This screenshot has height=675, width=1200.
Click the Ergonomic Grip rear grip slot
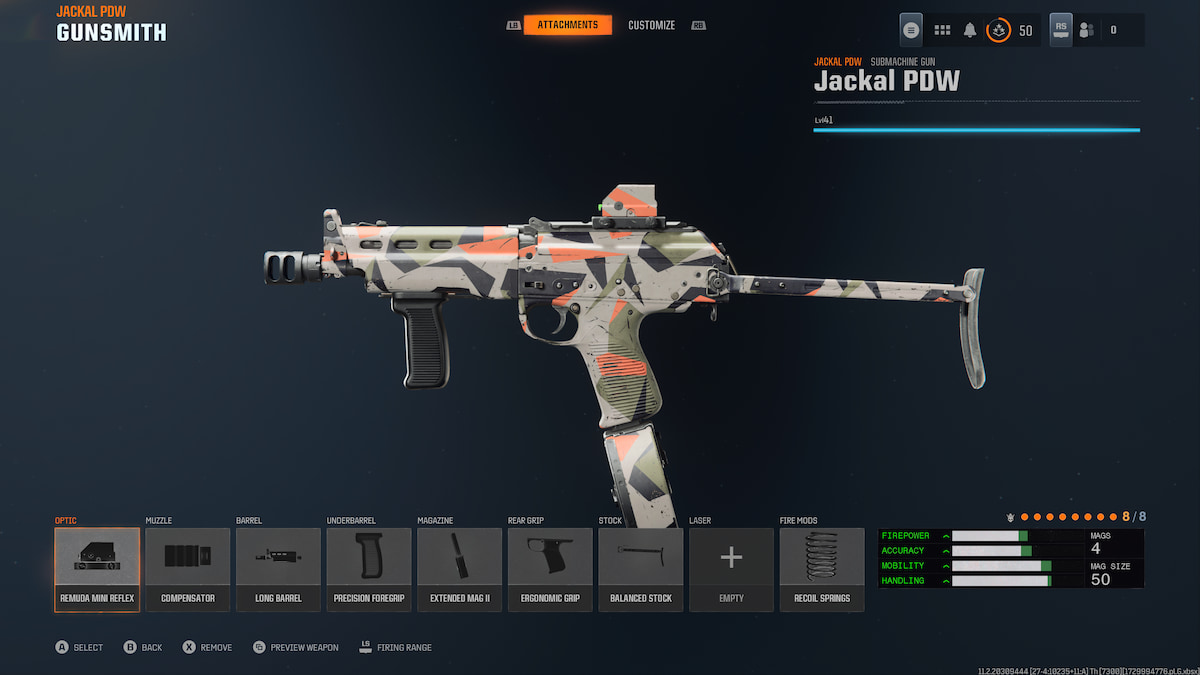click(x=550, y=569)
